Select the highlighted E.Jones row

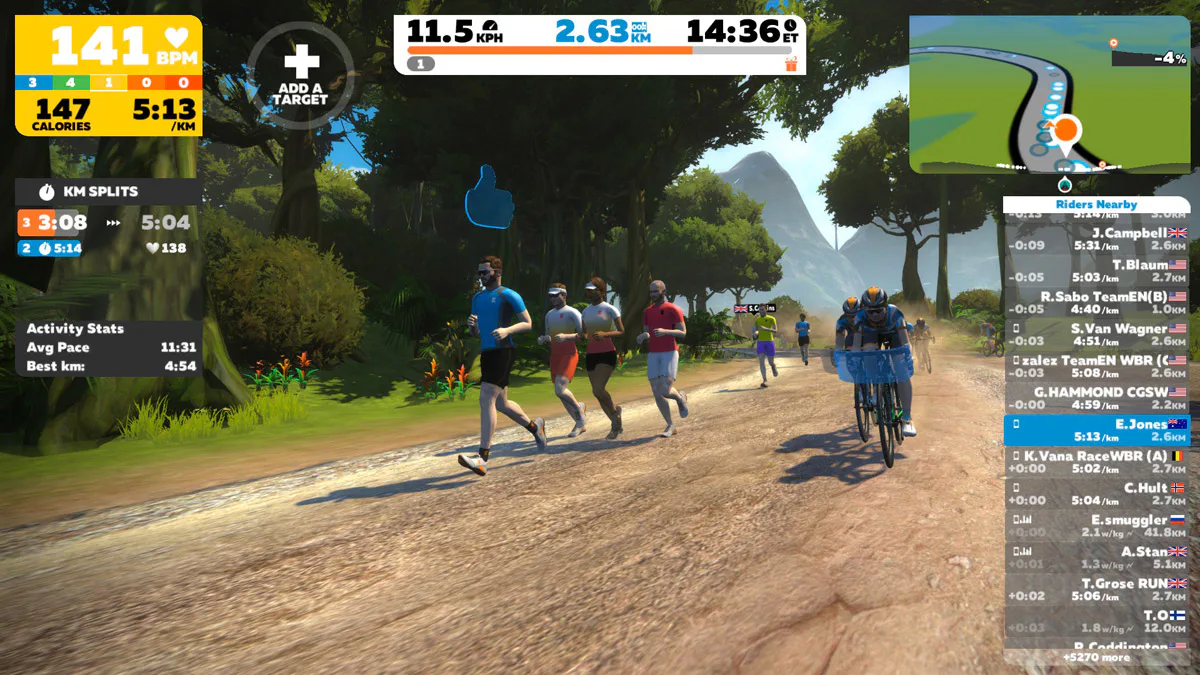[1097, 430]
